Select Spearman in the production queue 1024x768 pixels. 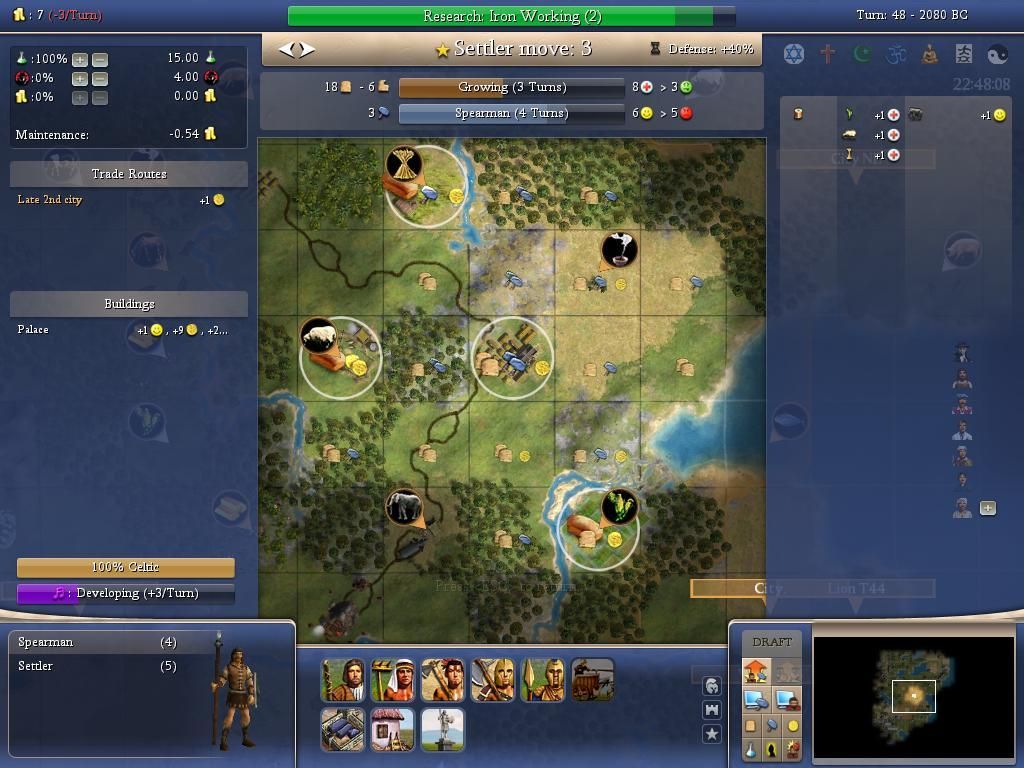coord(46,642)
